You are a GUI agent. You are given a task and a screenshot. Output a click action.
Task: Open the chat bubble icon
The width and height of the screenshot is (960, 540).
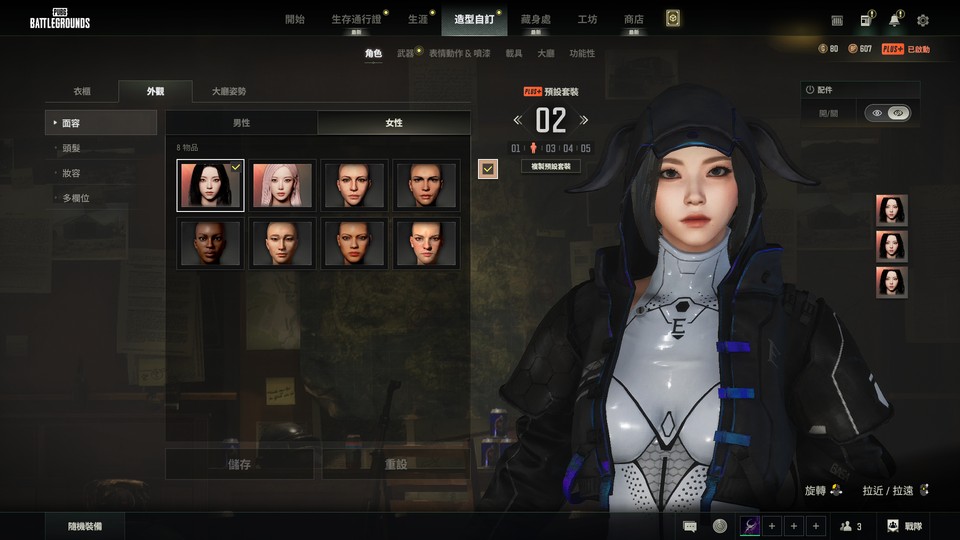(x=690, y=526)
